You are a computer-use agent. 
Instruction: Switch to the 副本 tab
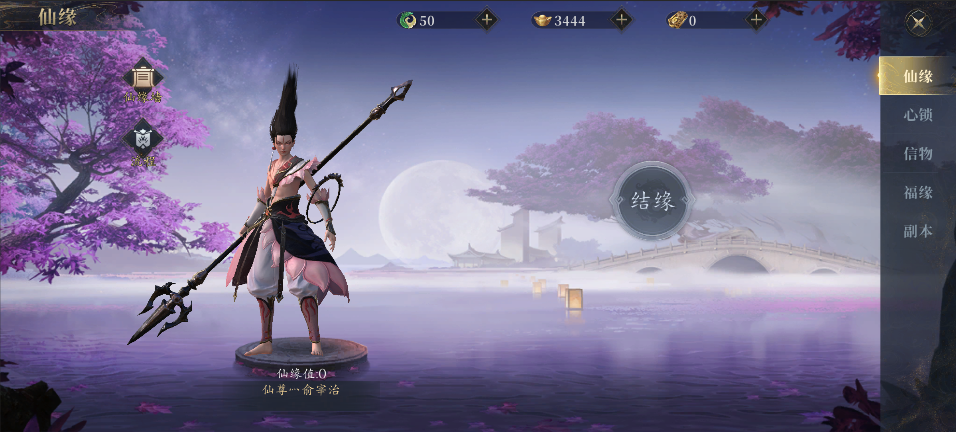[917, 231]
